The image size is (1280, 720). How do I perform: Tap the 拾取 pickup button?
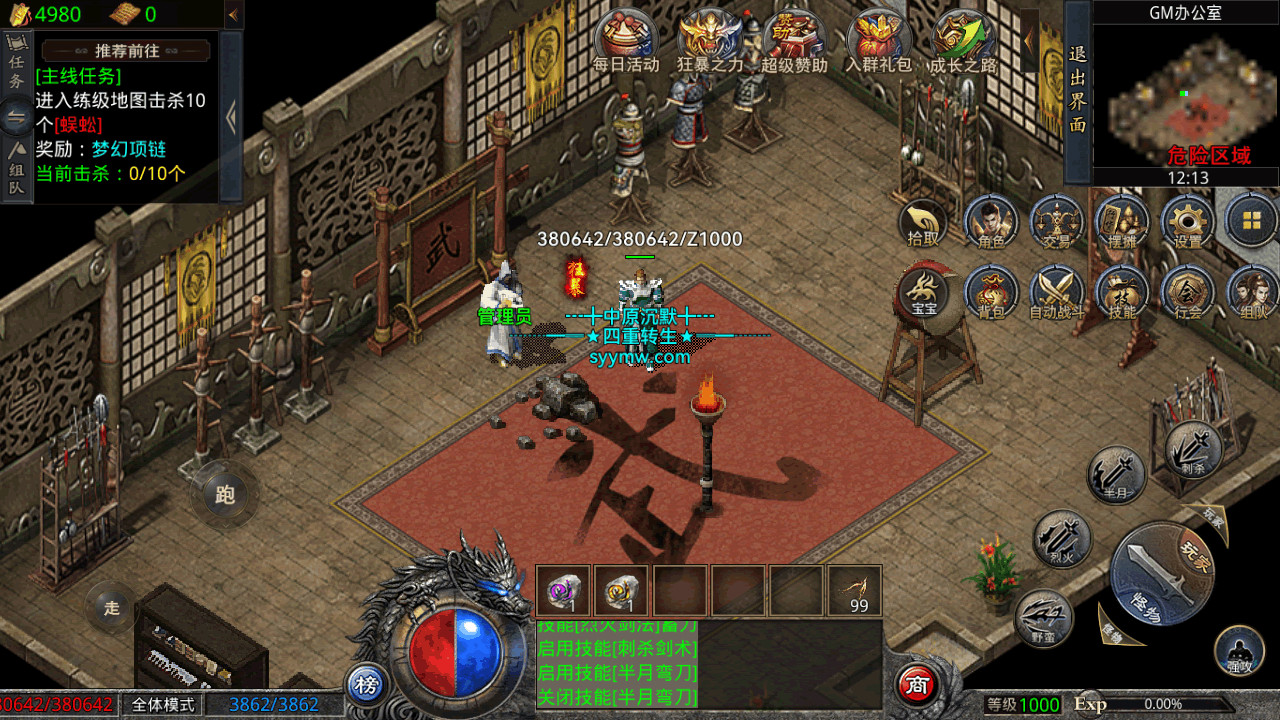pyautogui.click(x=923, y=221)
